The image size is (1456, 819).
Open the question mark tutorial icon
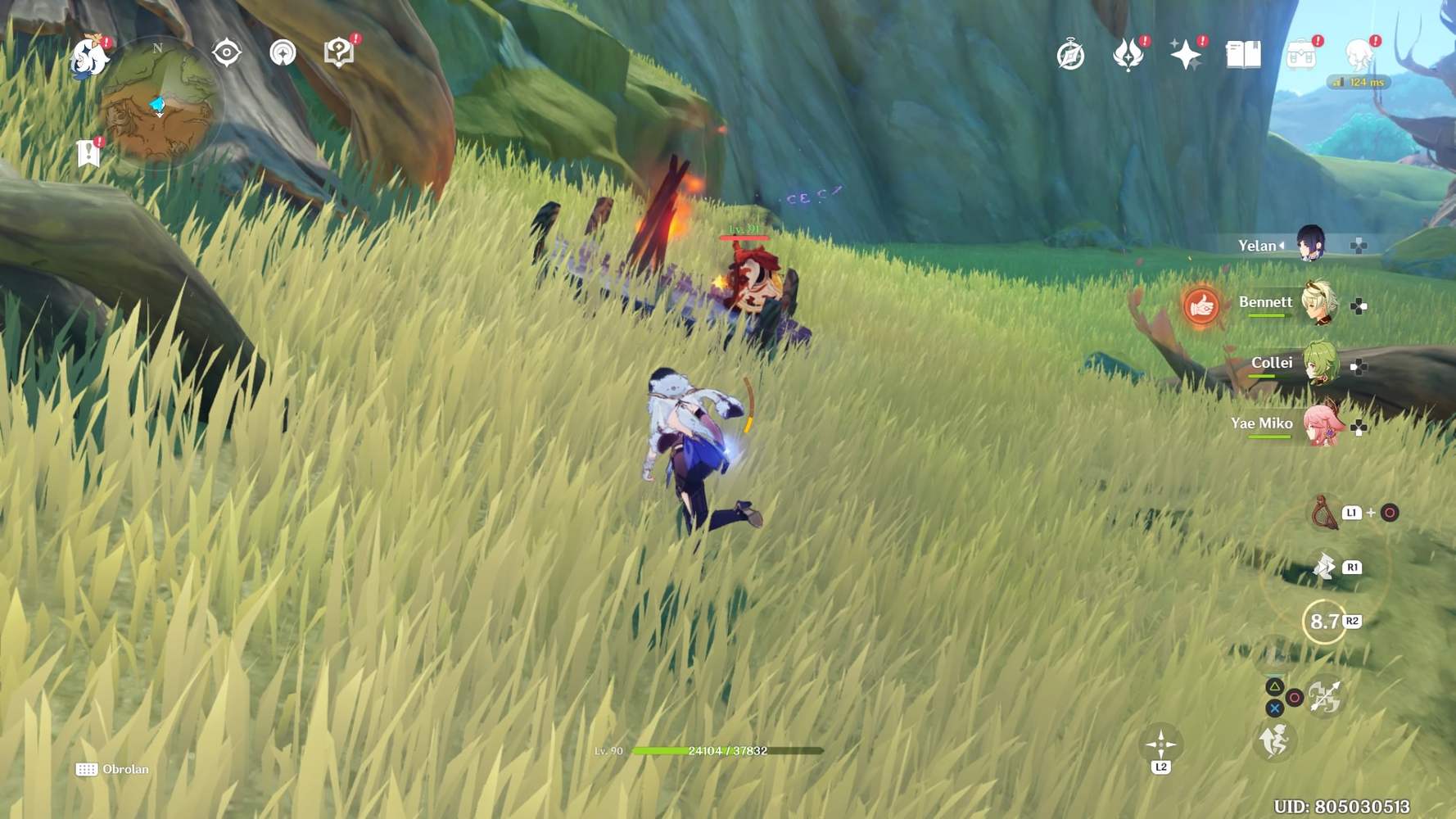tap(338, 53)
